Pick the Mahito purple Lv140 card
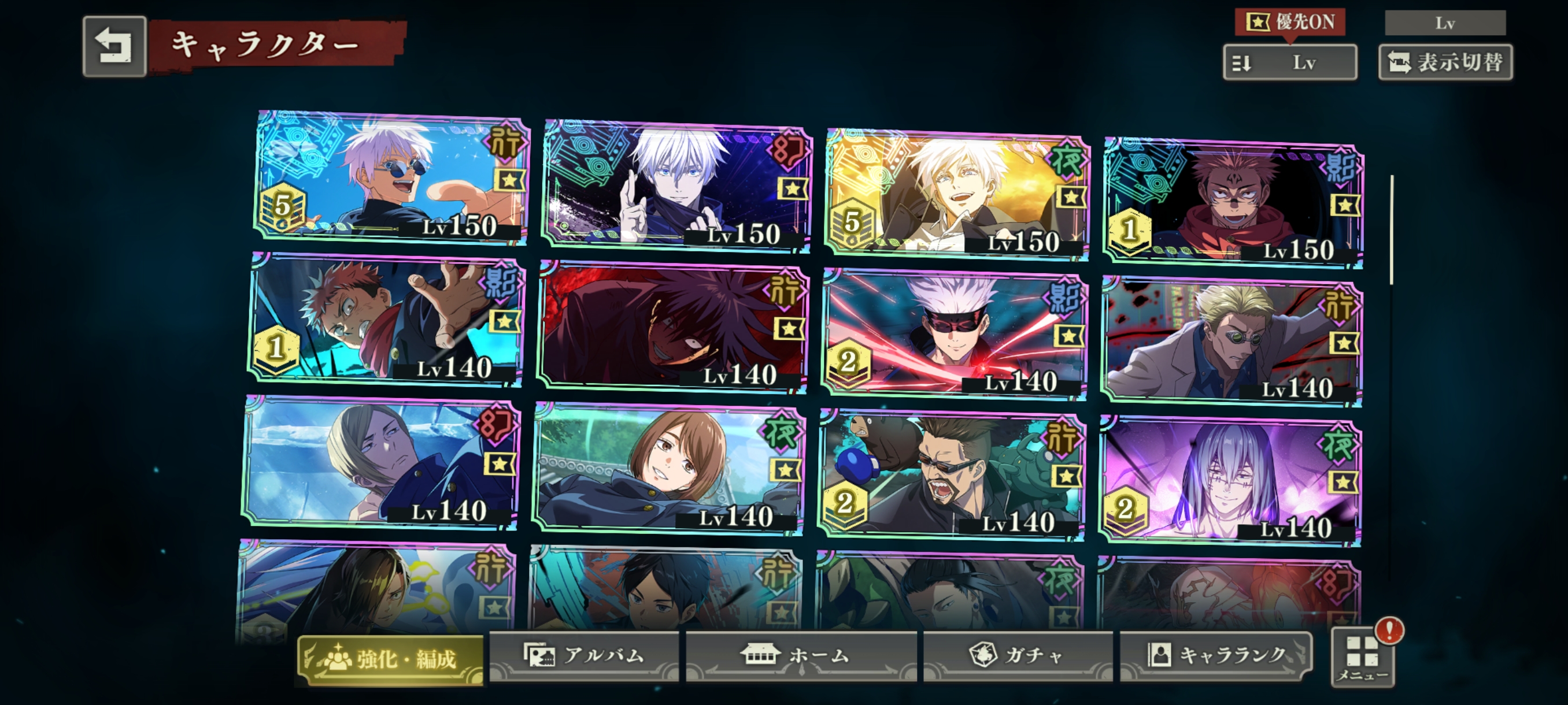The height and width of the screenshot is (705, 1568). click(x=1230, y=481)
